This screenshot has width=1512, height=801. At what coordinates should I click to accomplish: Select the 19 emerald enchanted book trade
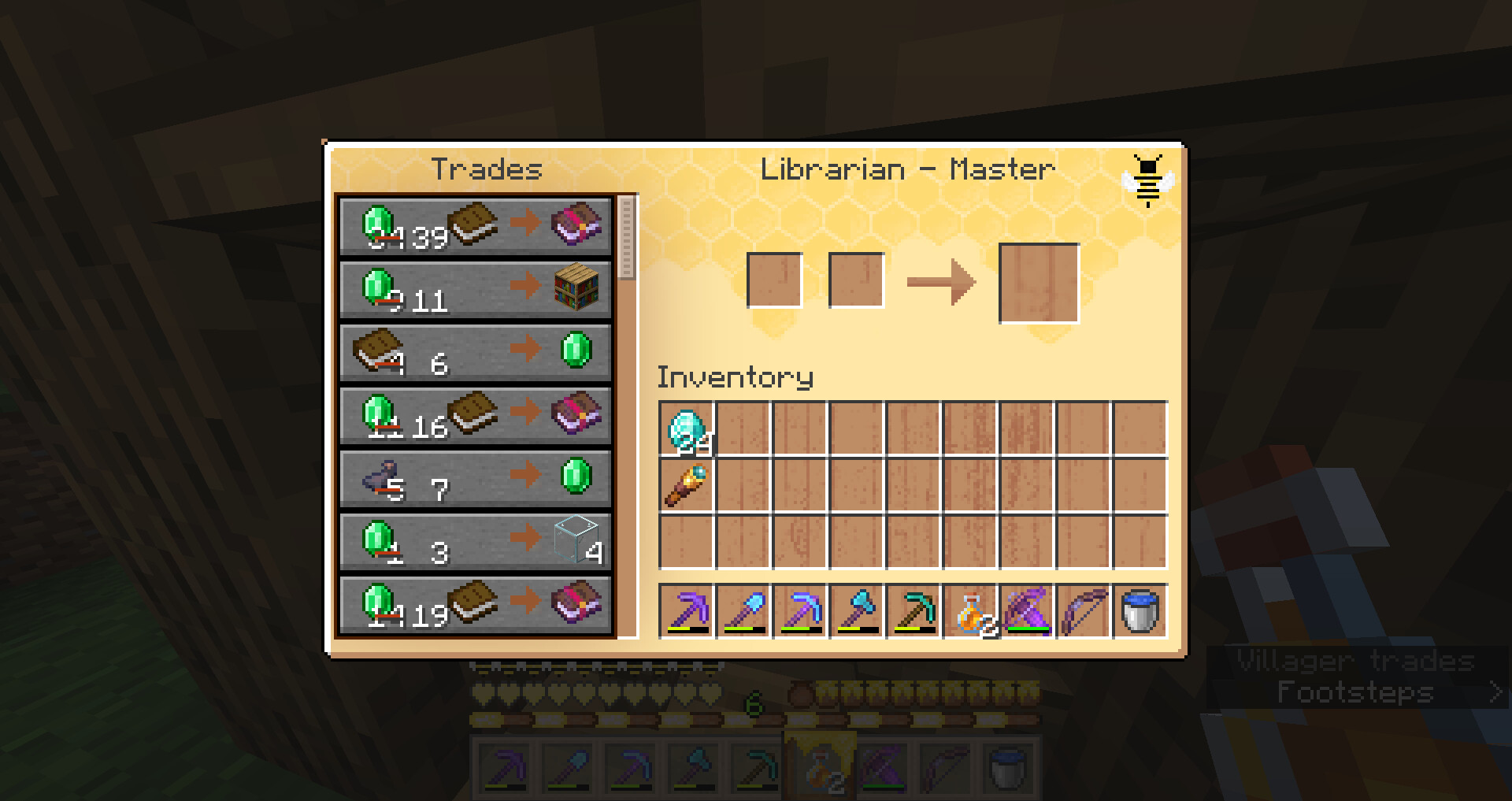(x=475, y=605)
